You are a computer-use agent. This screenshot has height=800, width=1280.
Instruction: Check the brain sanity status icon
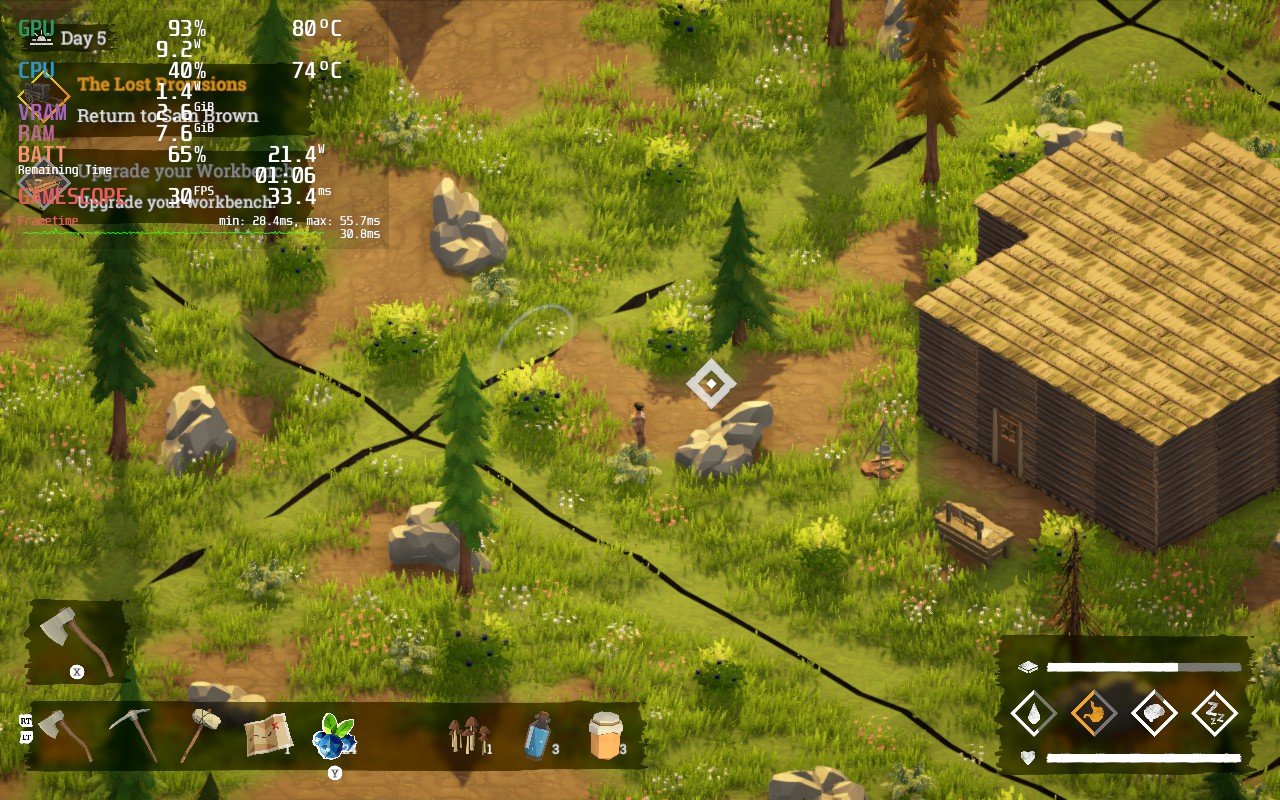1154,714
